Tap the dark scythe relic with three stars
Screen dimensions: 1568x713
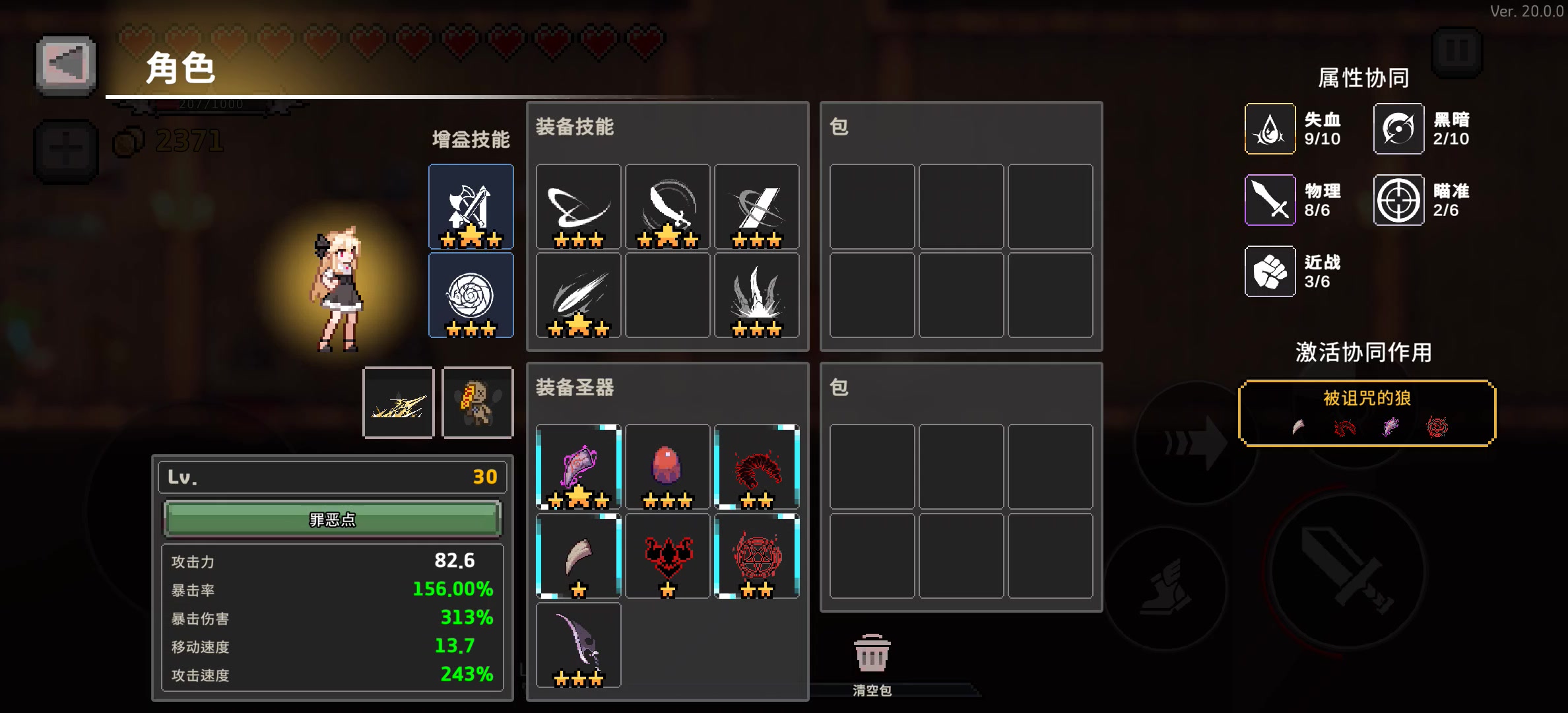coord(579,644)
